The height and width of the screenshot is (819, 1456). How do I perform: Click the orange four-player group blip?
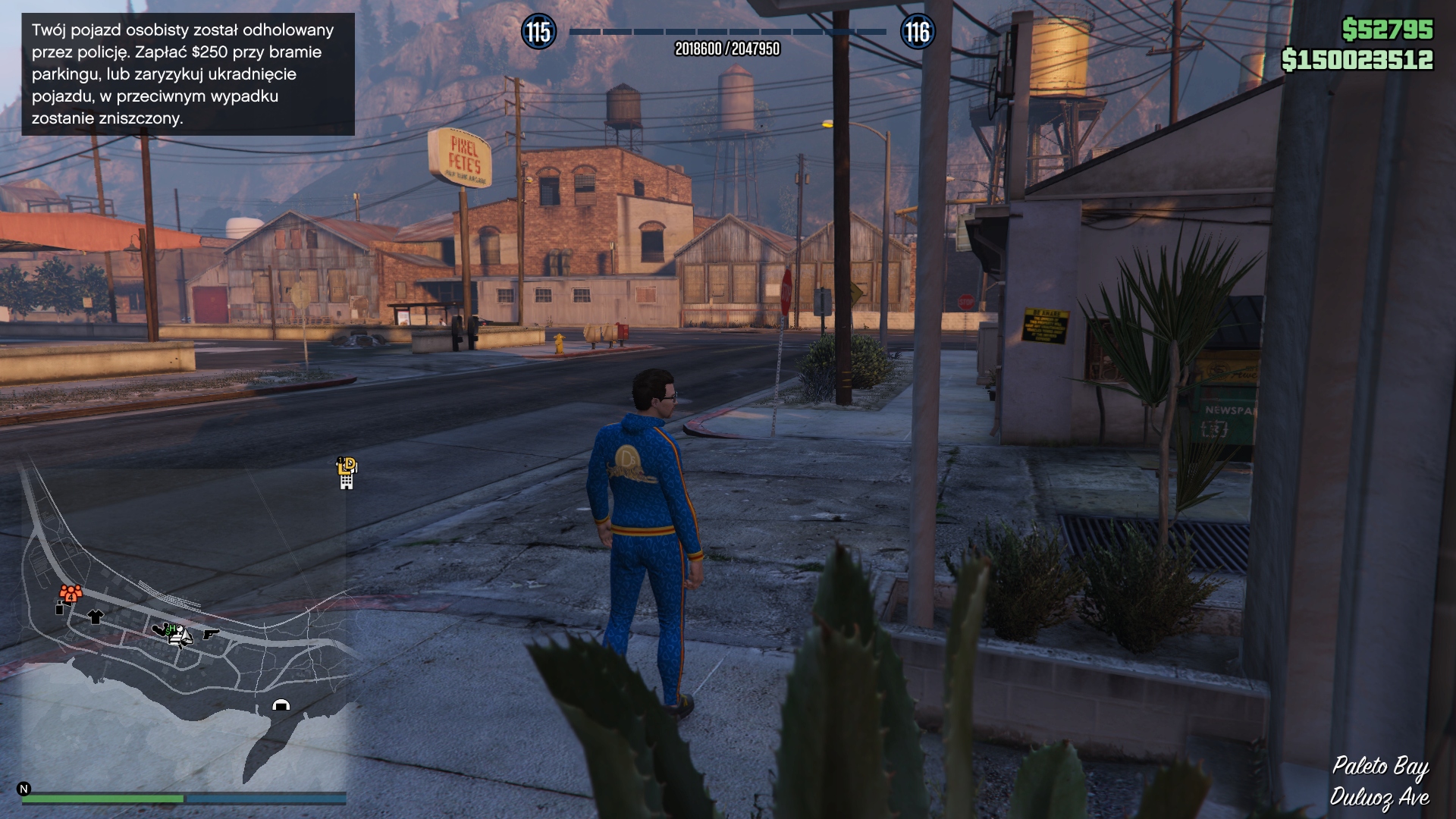click(x=71, y=593)
